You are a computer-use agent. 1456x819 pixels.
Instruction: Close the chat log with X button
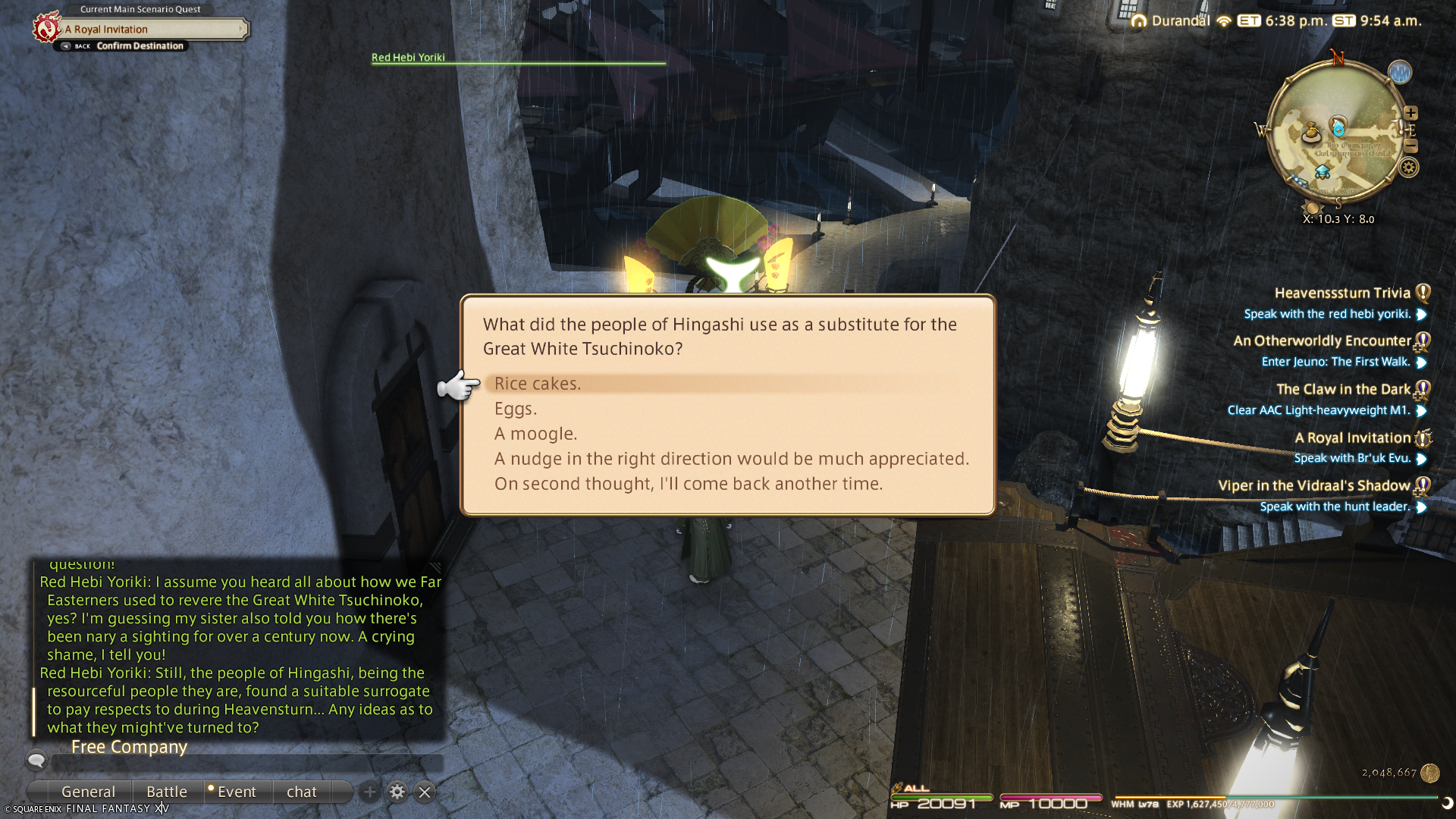[x=425, y=792]
